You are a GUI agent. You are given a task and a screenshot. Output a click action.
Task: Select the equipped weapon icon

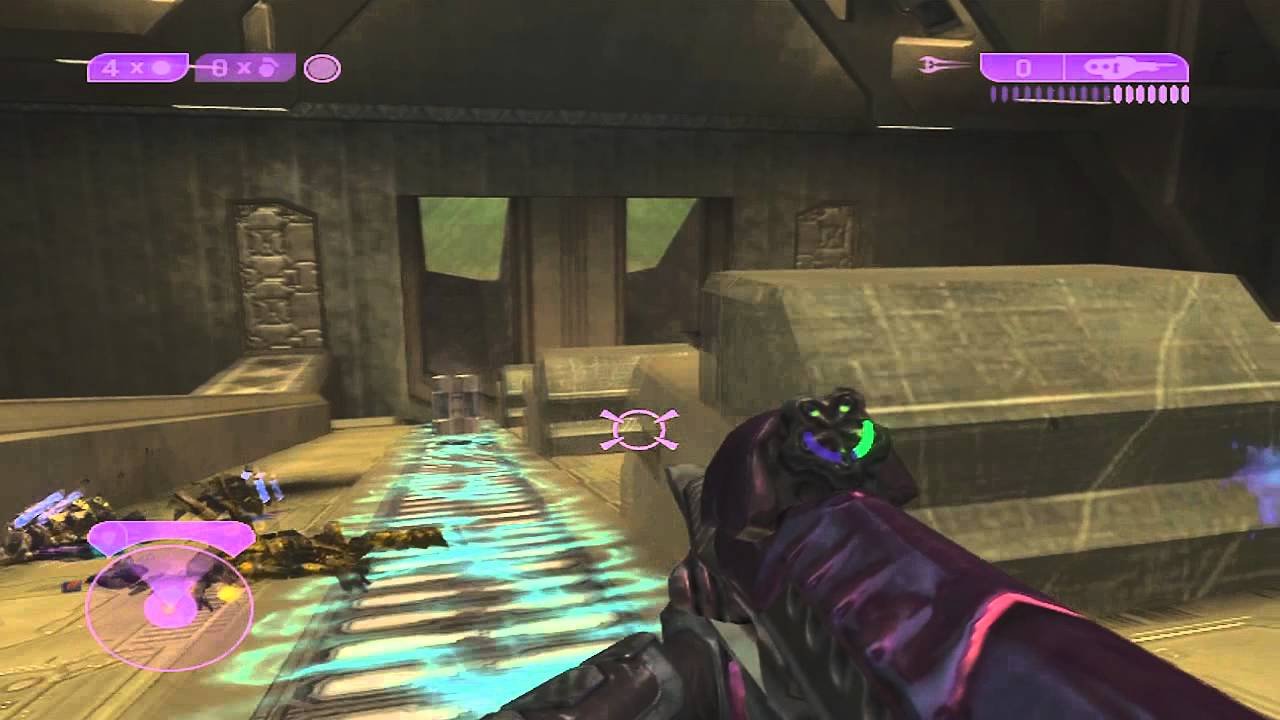coord(1126,68)
